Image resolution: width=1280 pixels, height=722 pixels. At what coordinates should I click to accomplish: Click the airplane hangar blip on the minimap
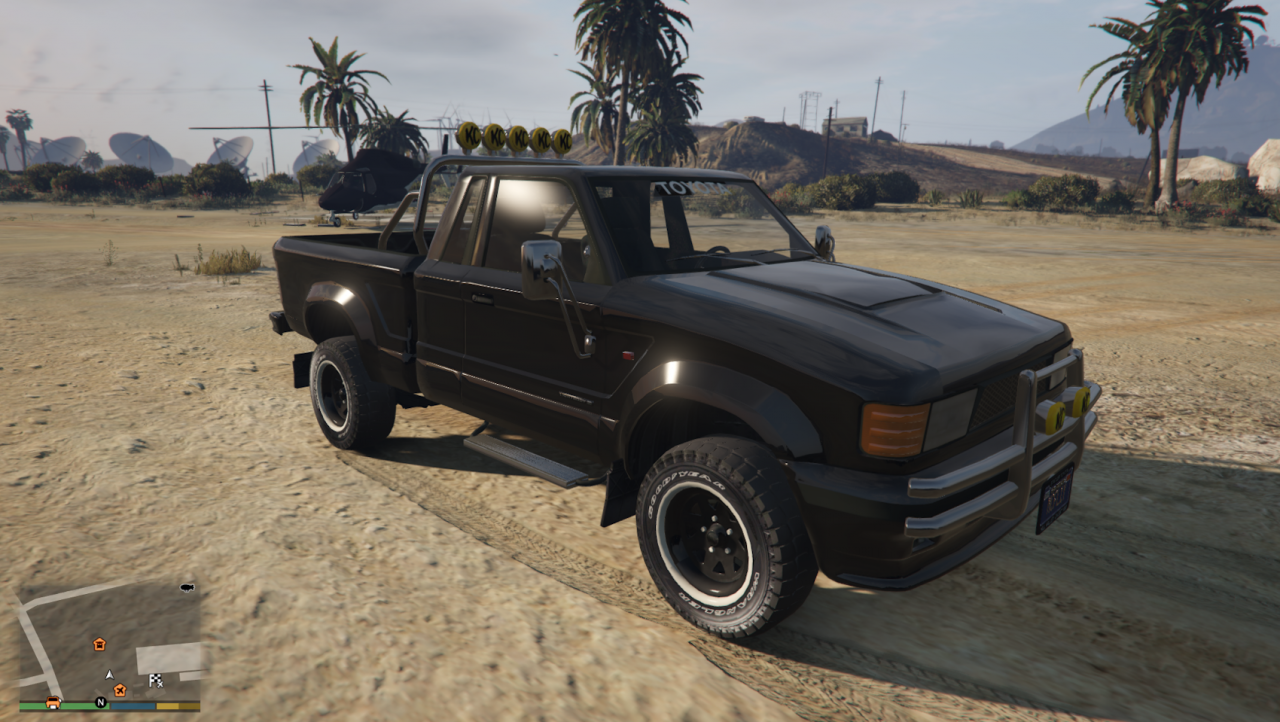120,690
